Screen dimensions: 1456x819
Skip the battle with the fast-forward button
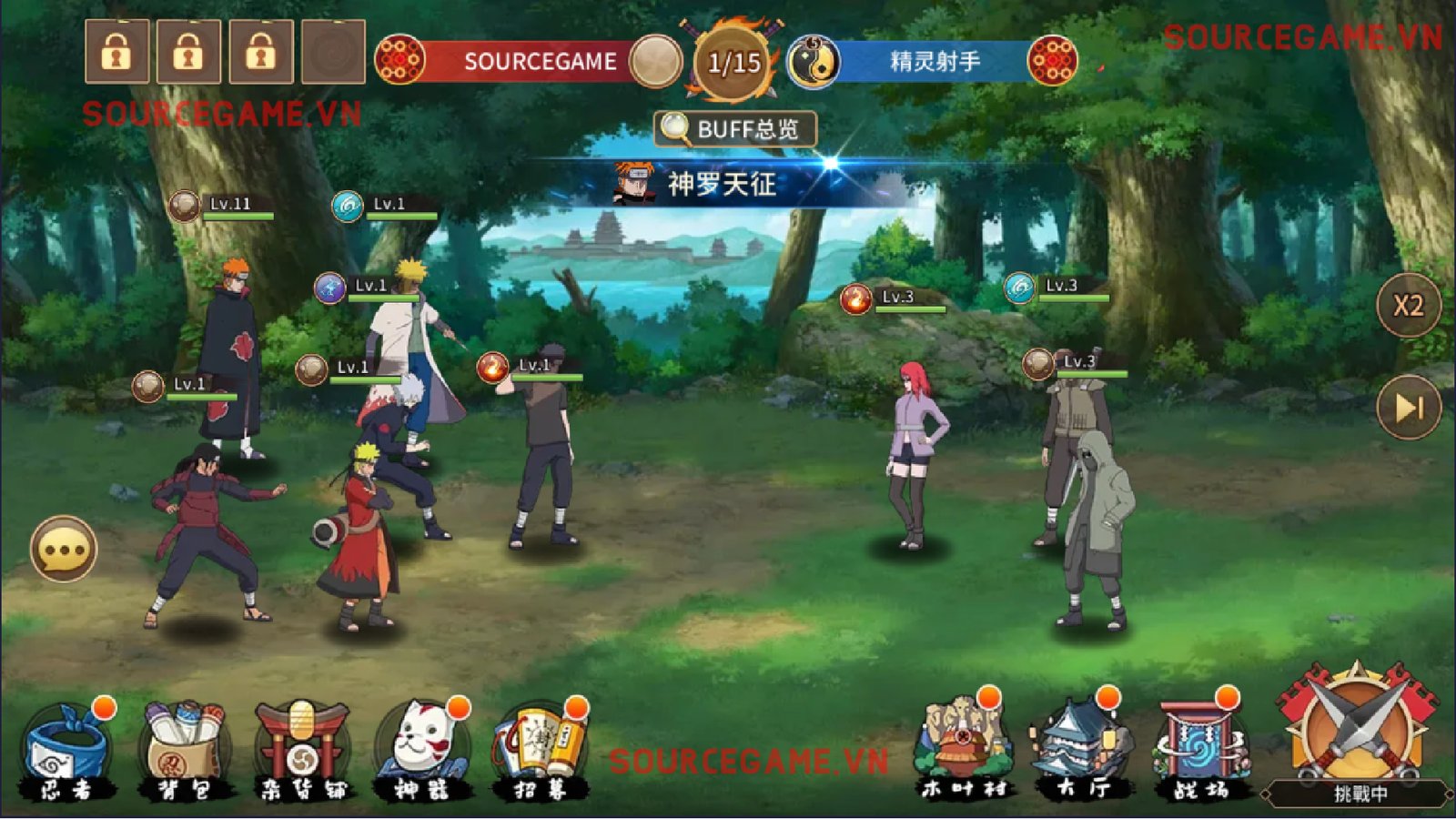[x=1408, y=407]
